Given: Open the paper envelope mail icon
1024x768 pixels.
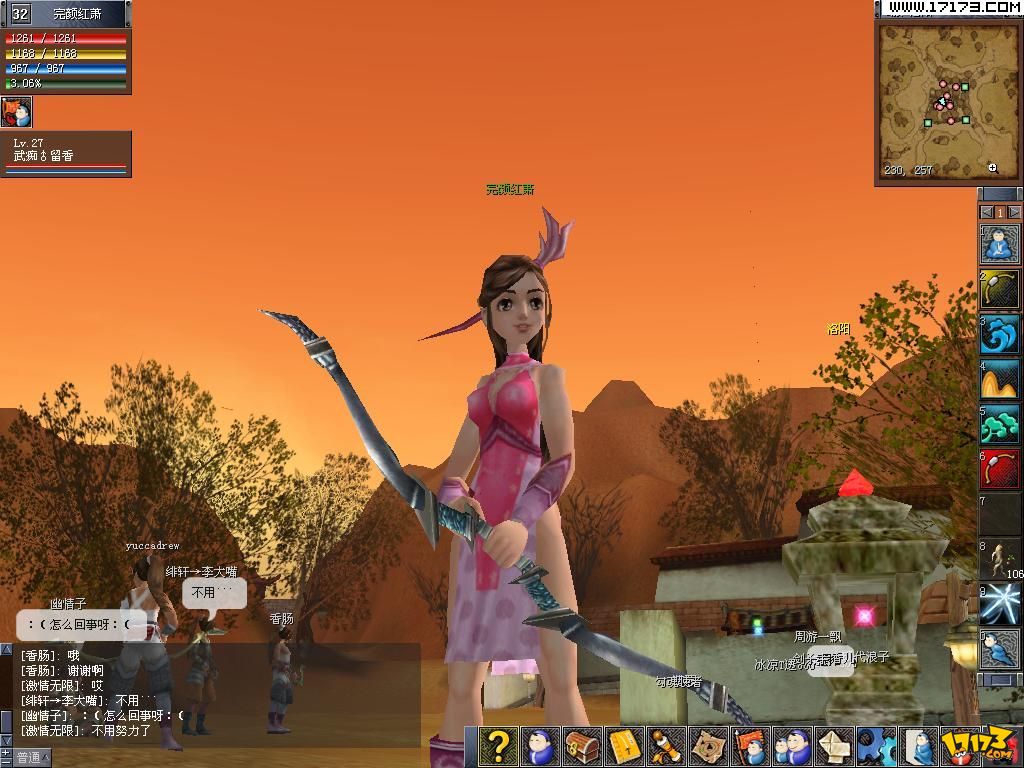Looking at the screenshot, I should 834,746.
